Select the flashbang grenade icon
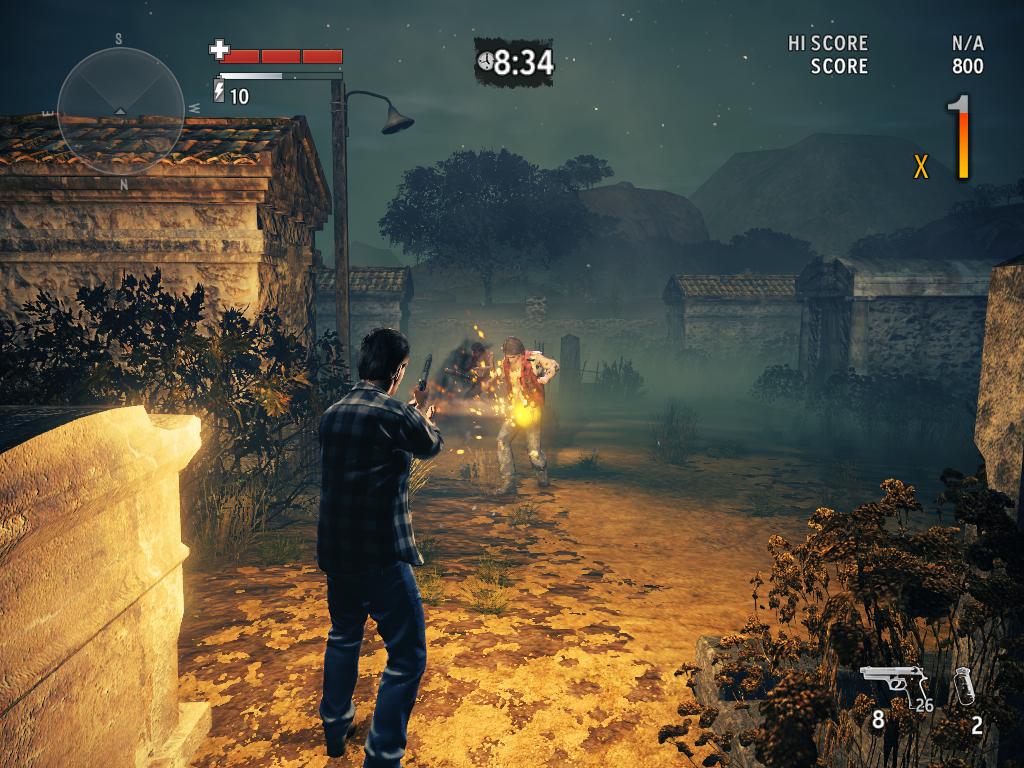 964,687
